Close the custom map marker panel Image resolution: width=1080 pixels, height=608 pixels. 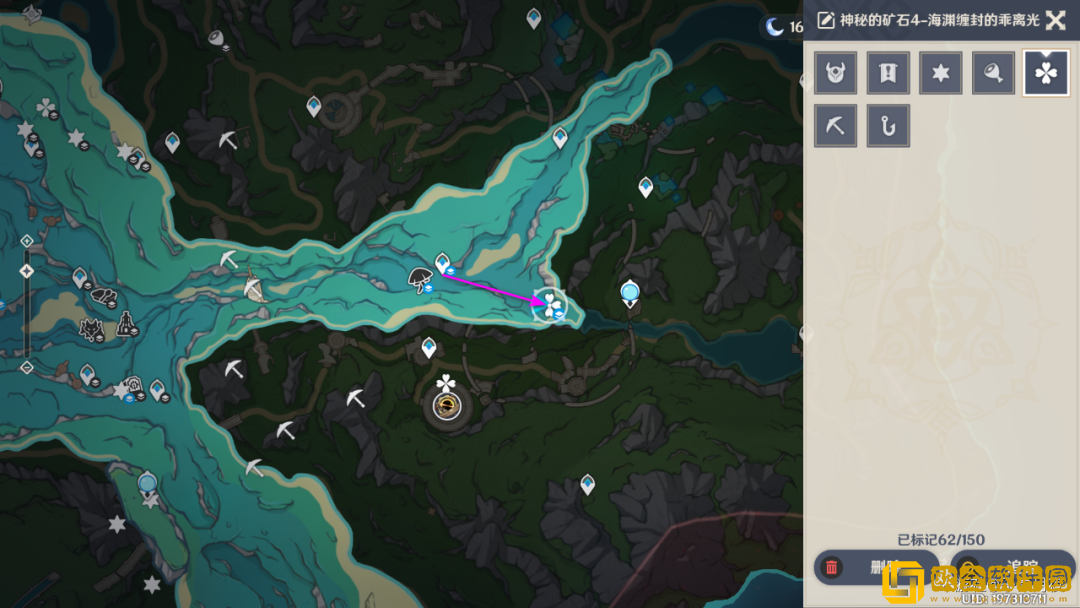[1054, 20]
